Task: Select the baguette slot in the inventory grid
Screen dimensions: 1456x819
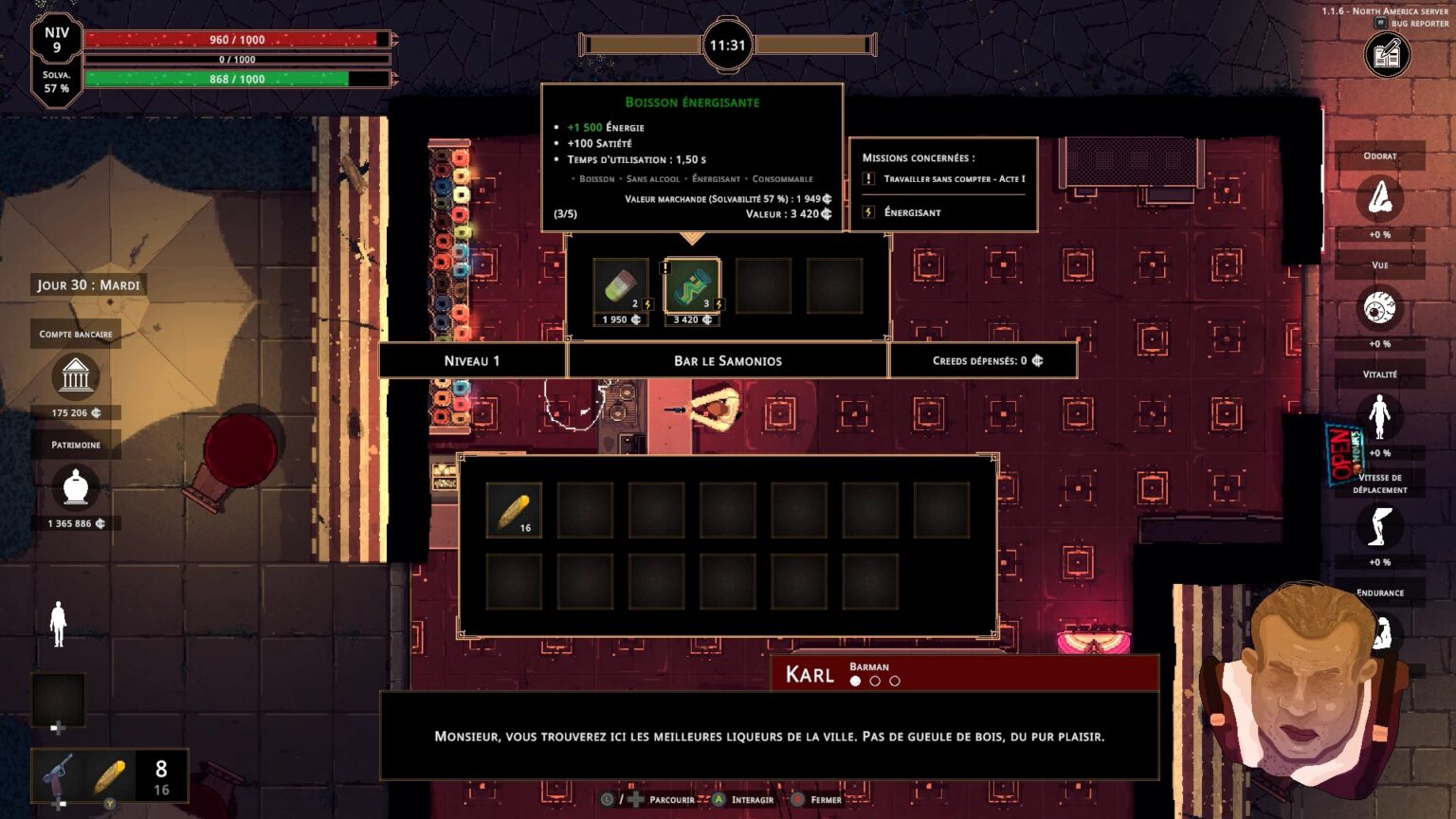Action: point(513,510)
